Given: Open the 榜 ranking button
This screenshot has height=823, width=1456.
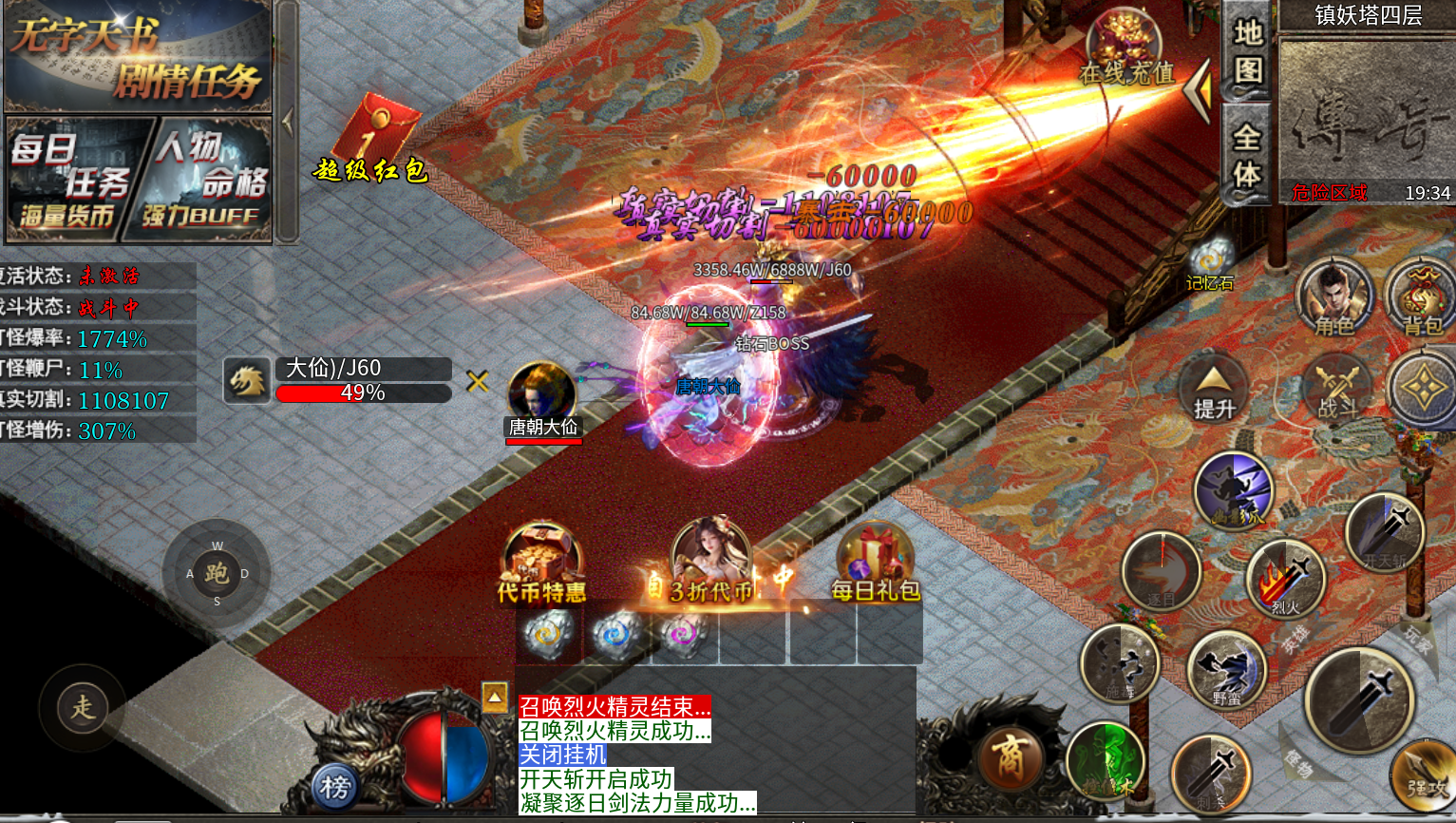Looking at the screenshot, I should tap(334, 787).
